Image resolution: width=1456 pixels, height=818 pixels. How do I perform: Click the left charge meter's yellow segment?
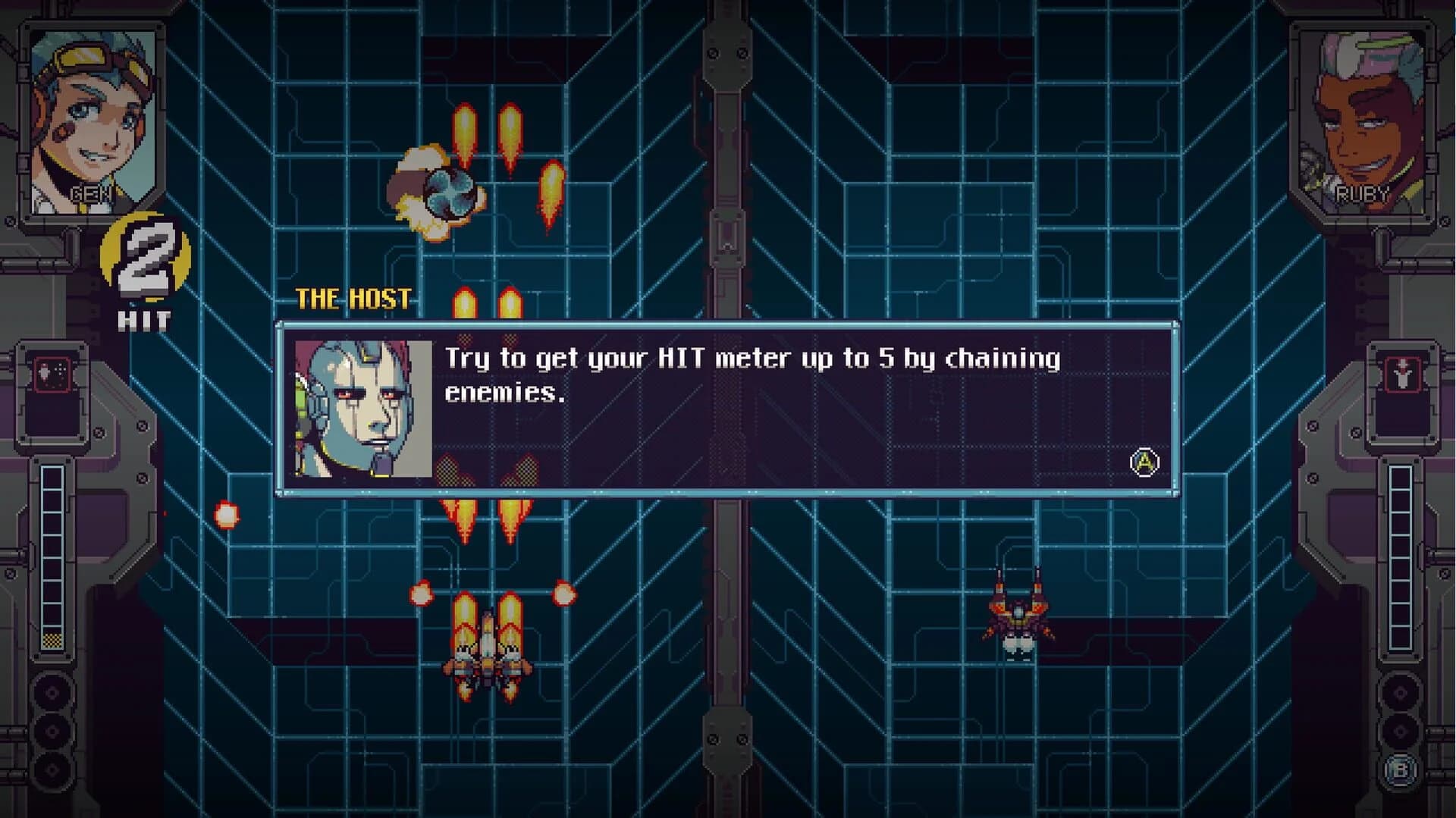pos(52,642)
